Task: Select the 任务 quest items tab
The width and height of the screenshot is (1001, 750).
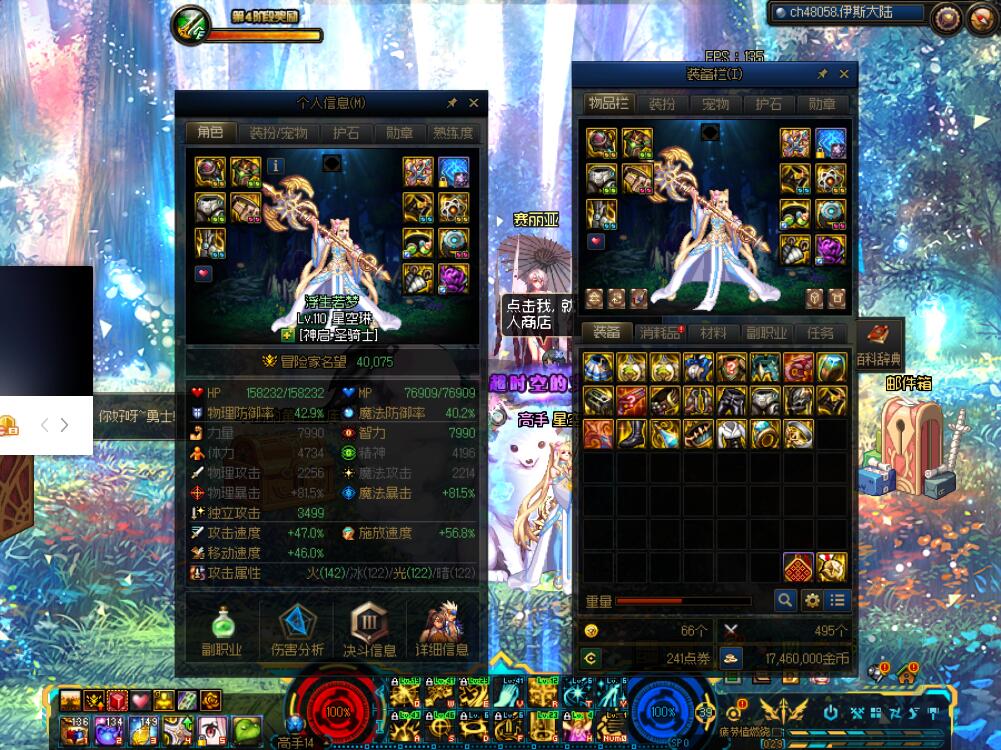Action: (x=821, y=333)
